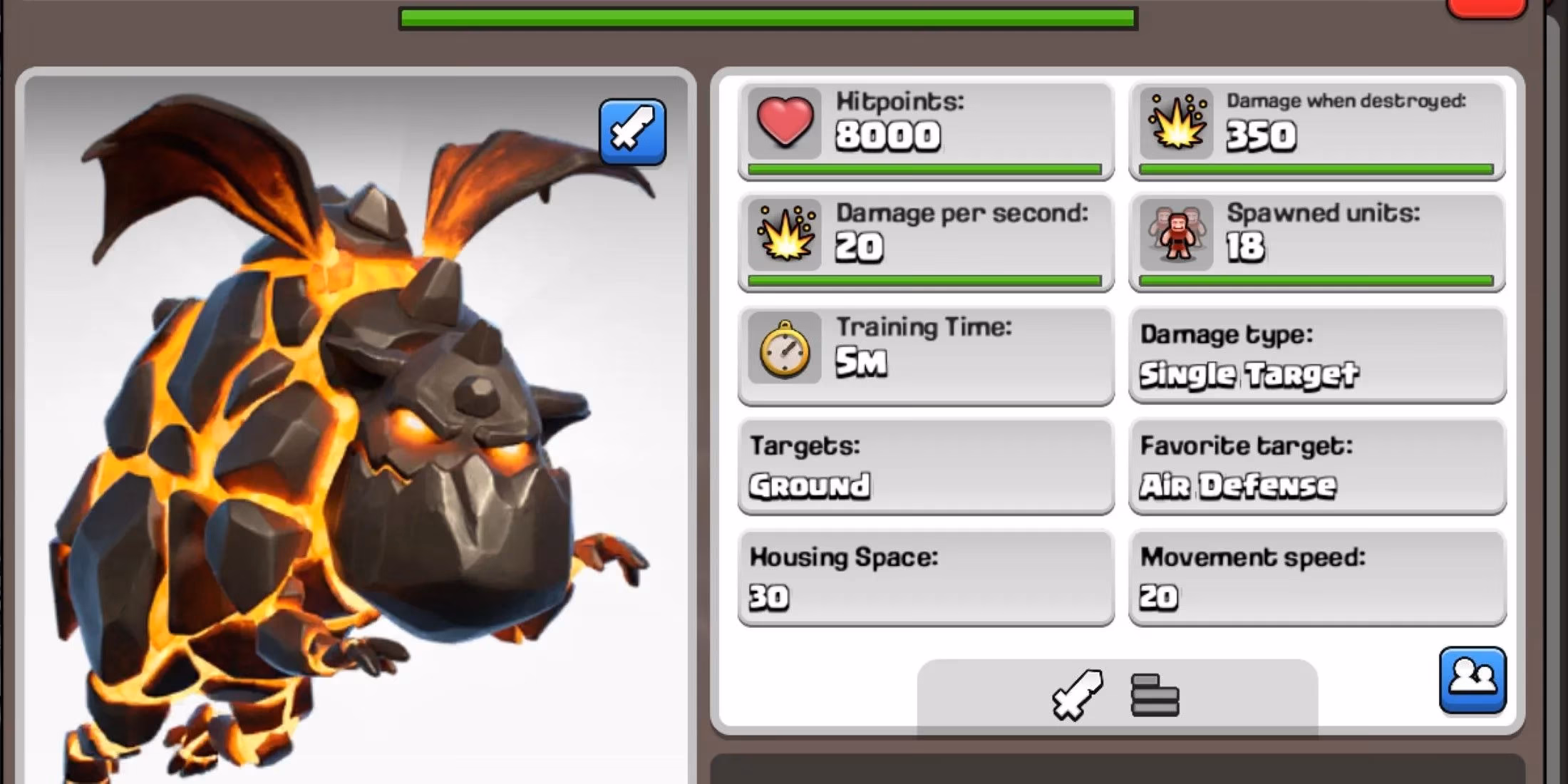1568x784 pixels.
Task: Open the troop donation icon bottom right
Action: point(1472,681)
